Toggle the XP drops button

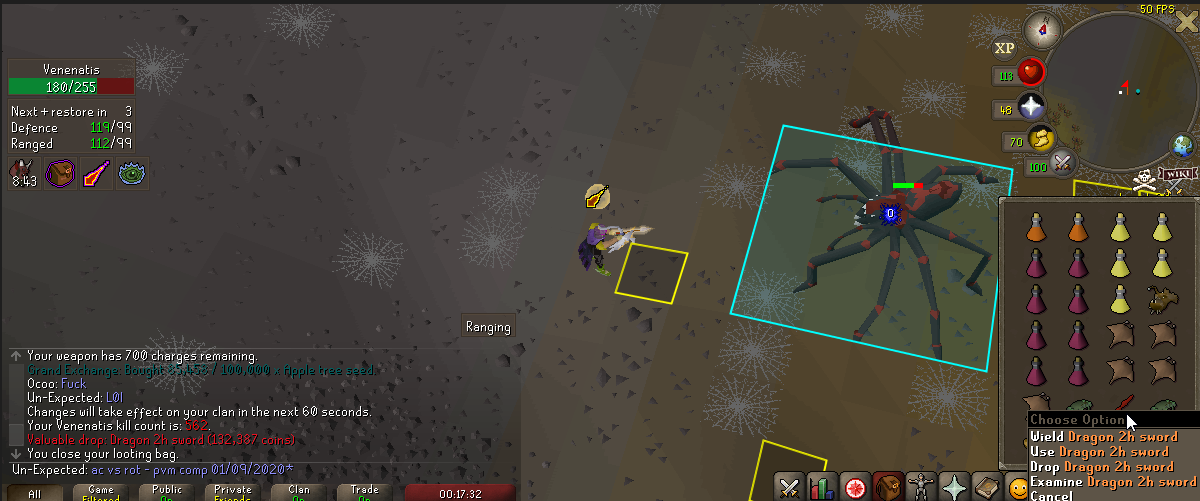tap(1005, 48)
